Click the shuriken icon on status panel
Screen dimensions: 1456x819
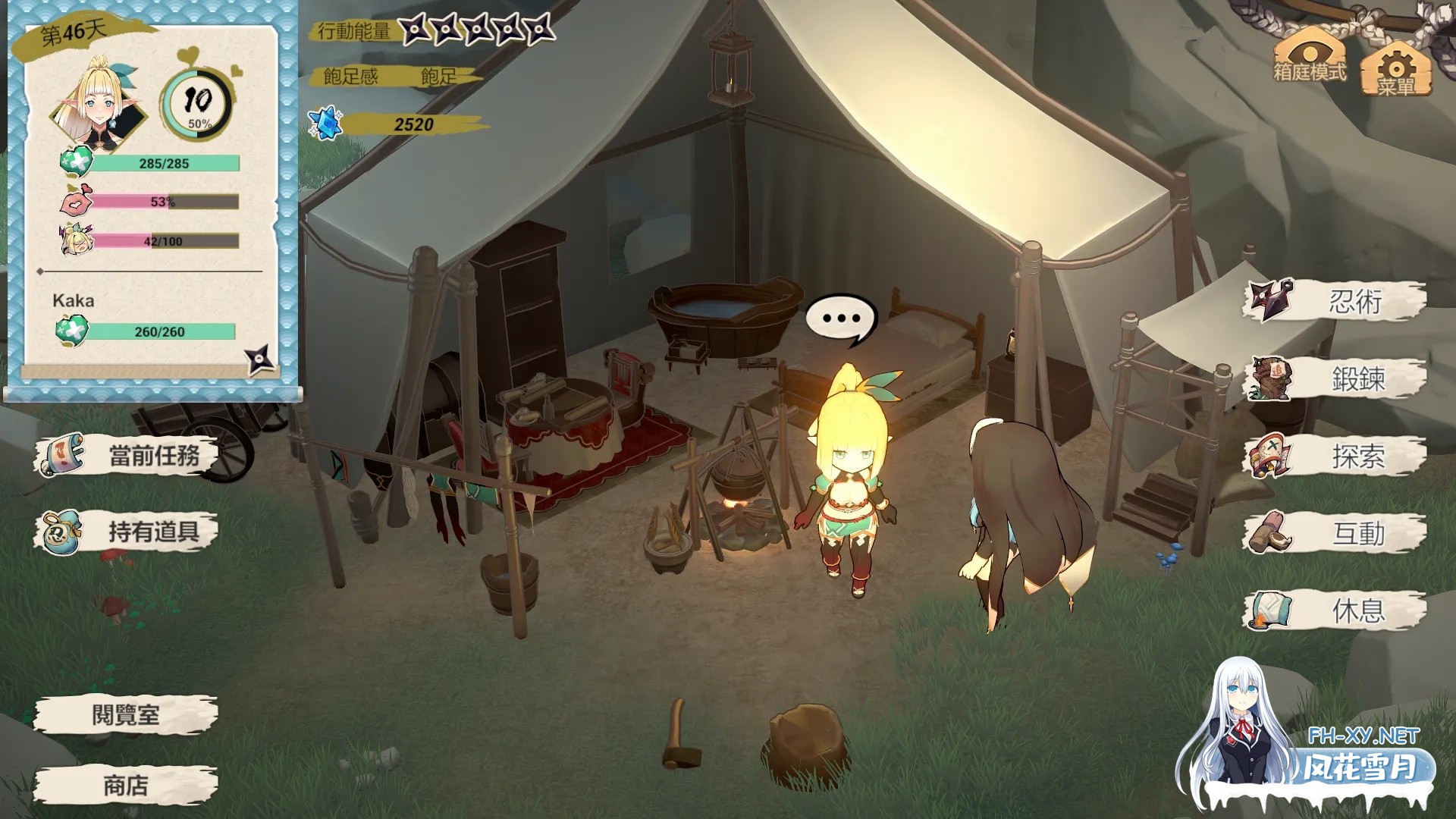pyautogui.click(x=259, y=359)
